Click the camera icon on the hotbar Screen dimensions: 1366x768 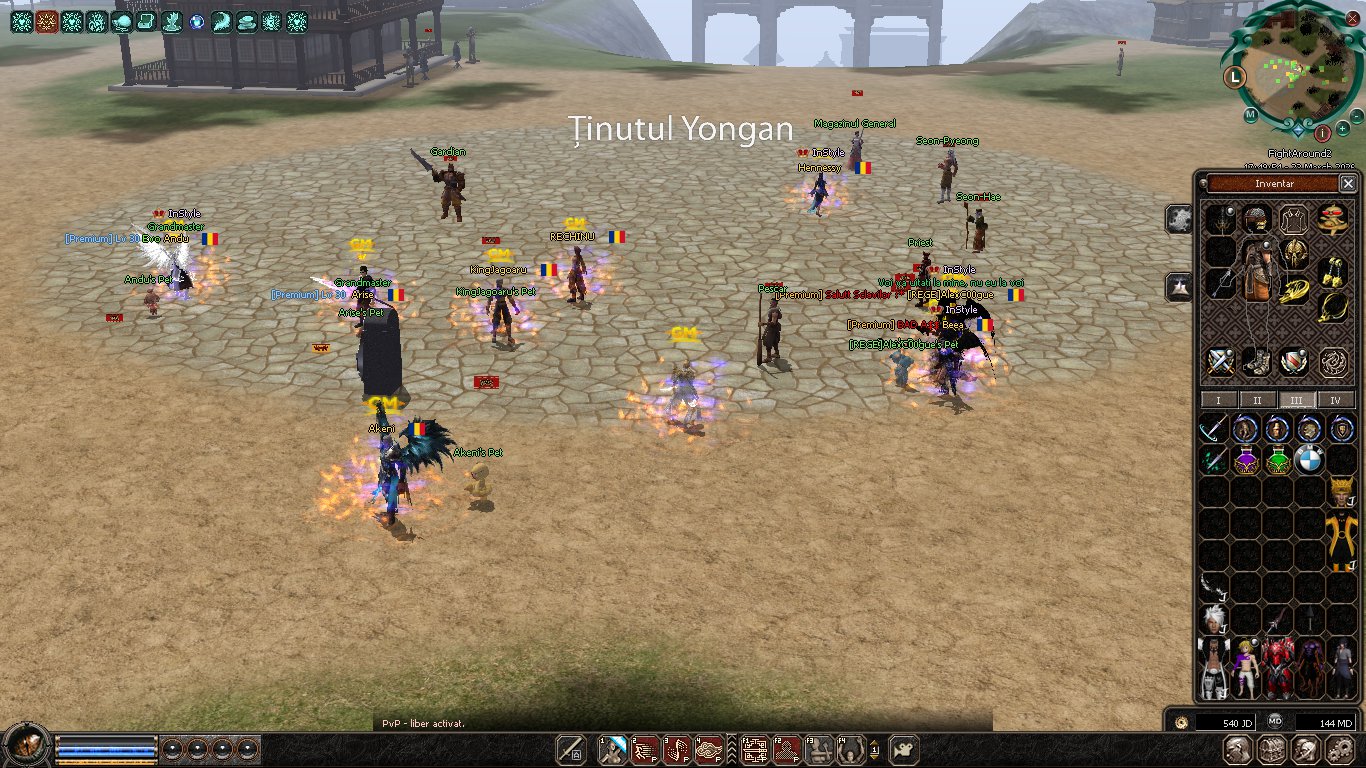tap(904, 748)
